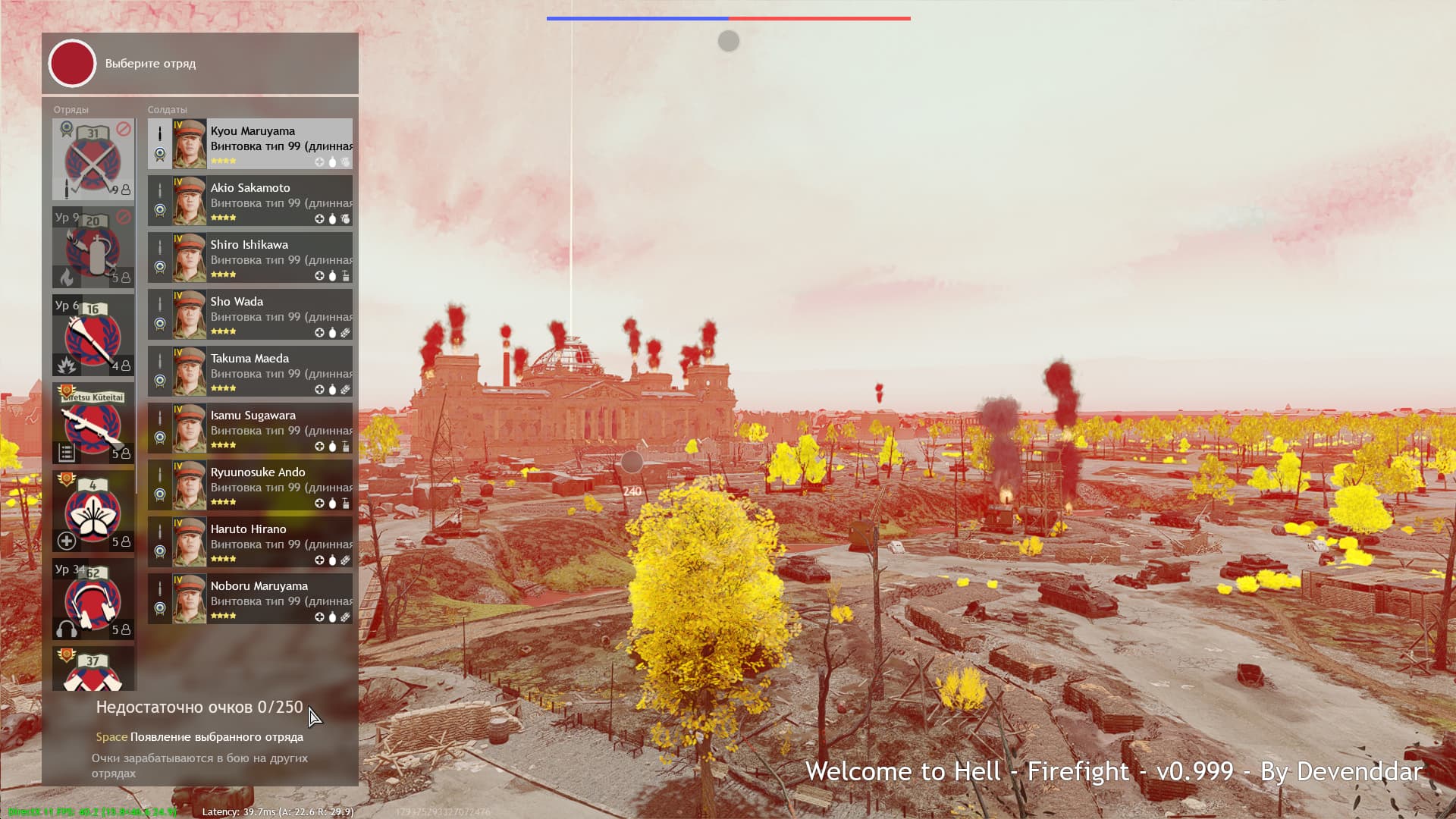This screenshot has width=1456, height=819.
Task: Click the detonator icon on Ryuunosuke Ando's card
Action: [x=347, y=502]
